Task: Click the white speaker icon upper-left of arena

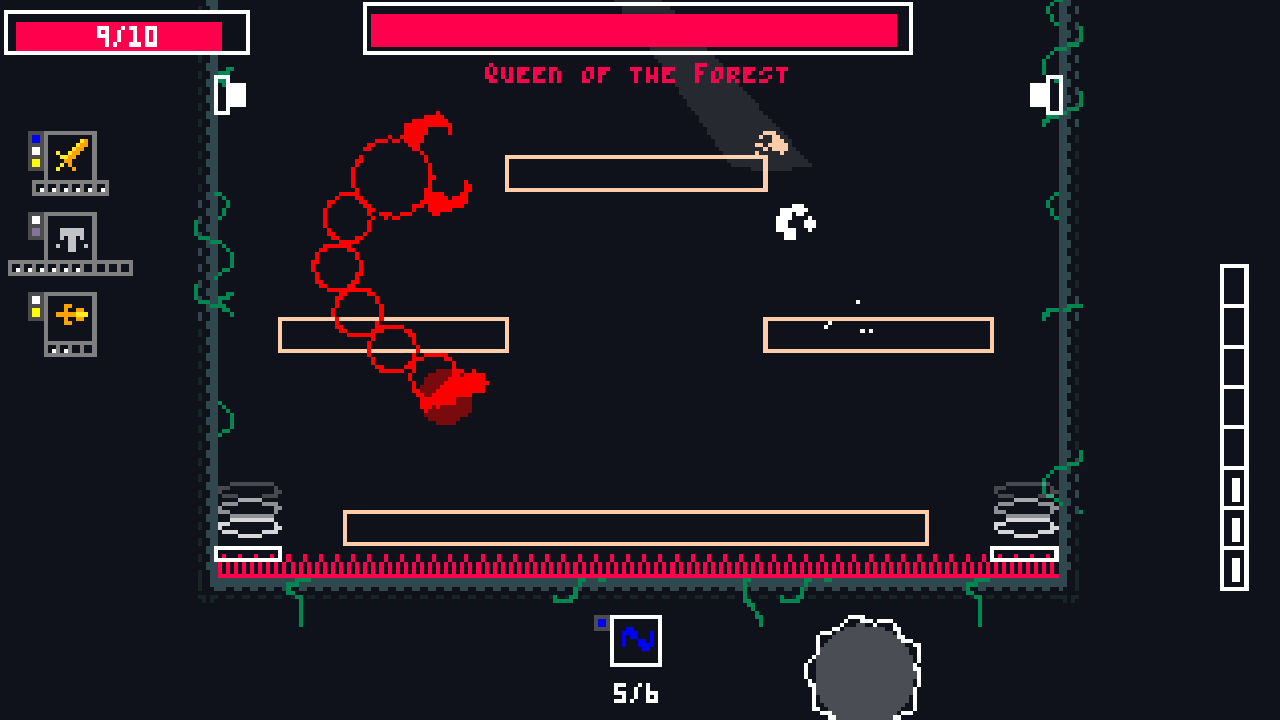Action: tap(229, 93)
